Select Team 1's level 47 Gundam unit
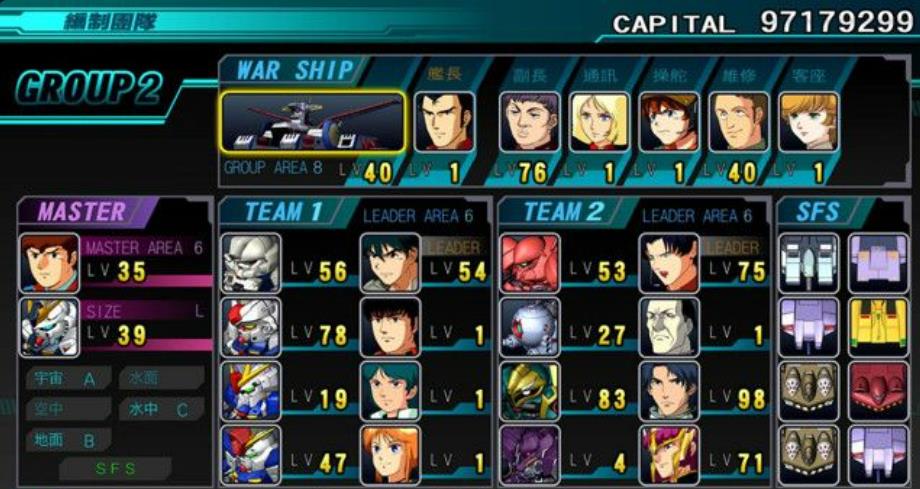The height and width of the screenshot is (489, 920). pos(251,455)
